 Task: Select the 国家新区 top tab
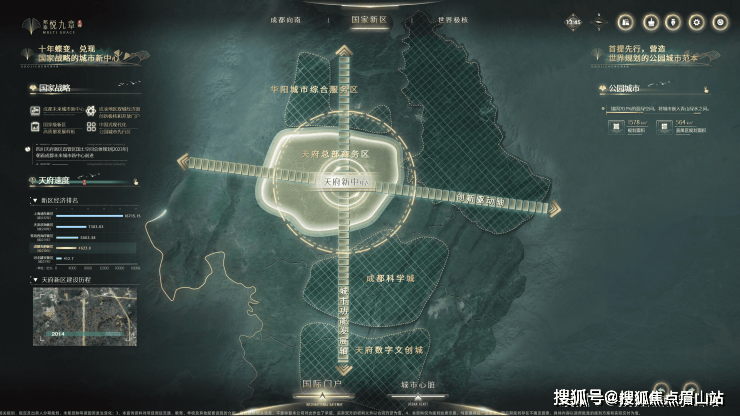pyautogui.click(x=370, y=20)
